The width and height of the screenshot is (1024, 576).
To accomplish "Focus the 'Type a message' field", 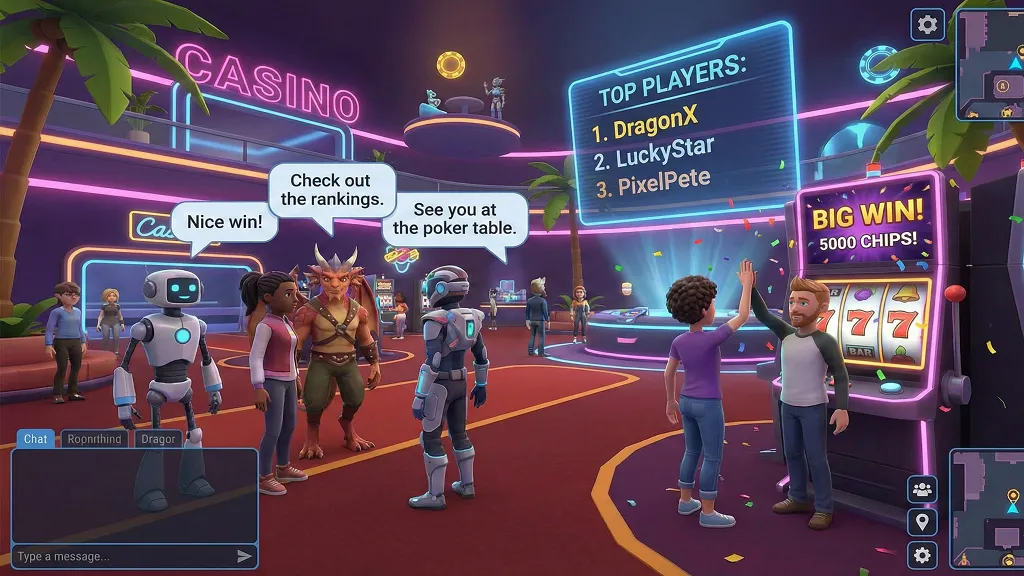I will (120, 557).
